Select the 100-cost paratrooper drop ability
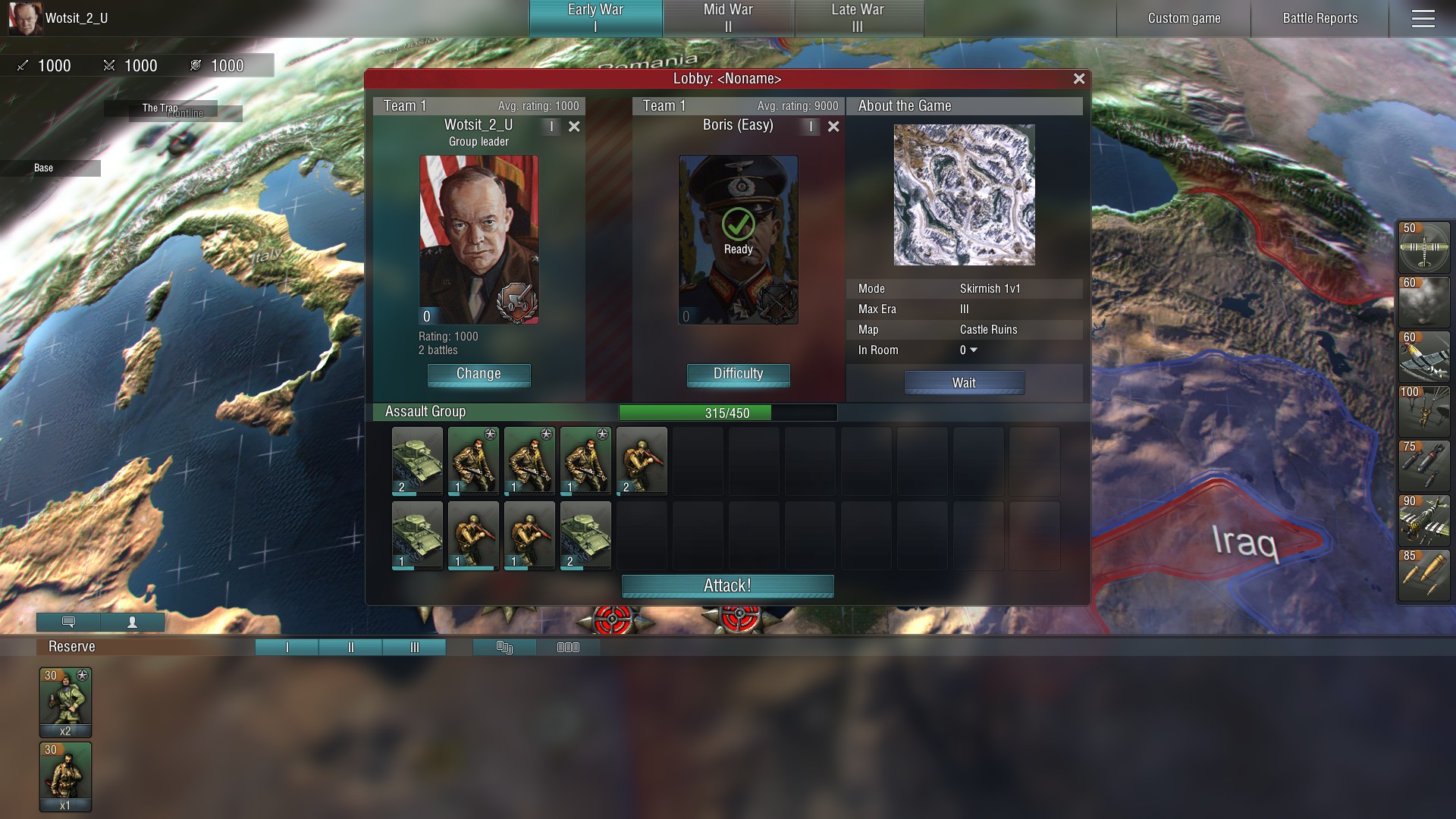 [x=1423, y=412]
